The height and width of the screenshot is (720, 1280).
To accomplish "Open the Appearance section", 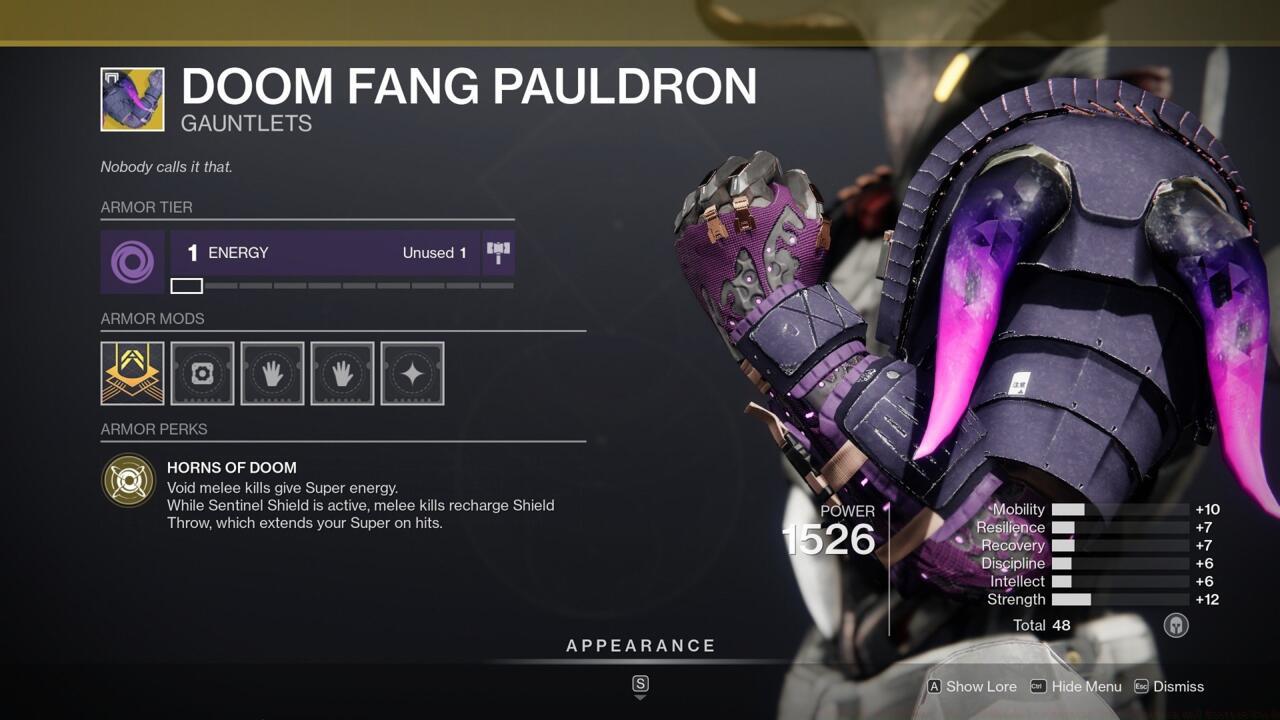I will pos(641,645).
